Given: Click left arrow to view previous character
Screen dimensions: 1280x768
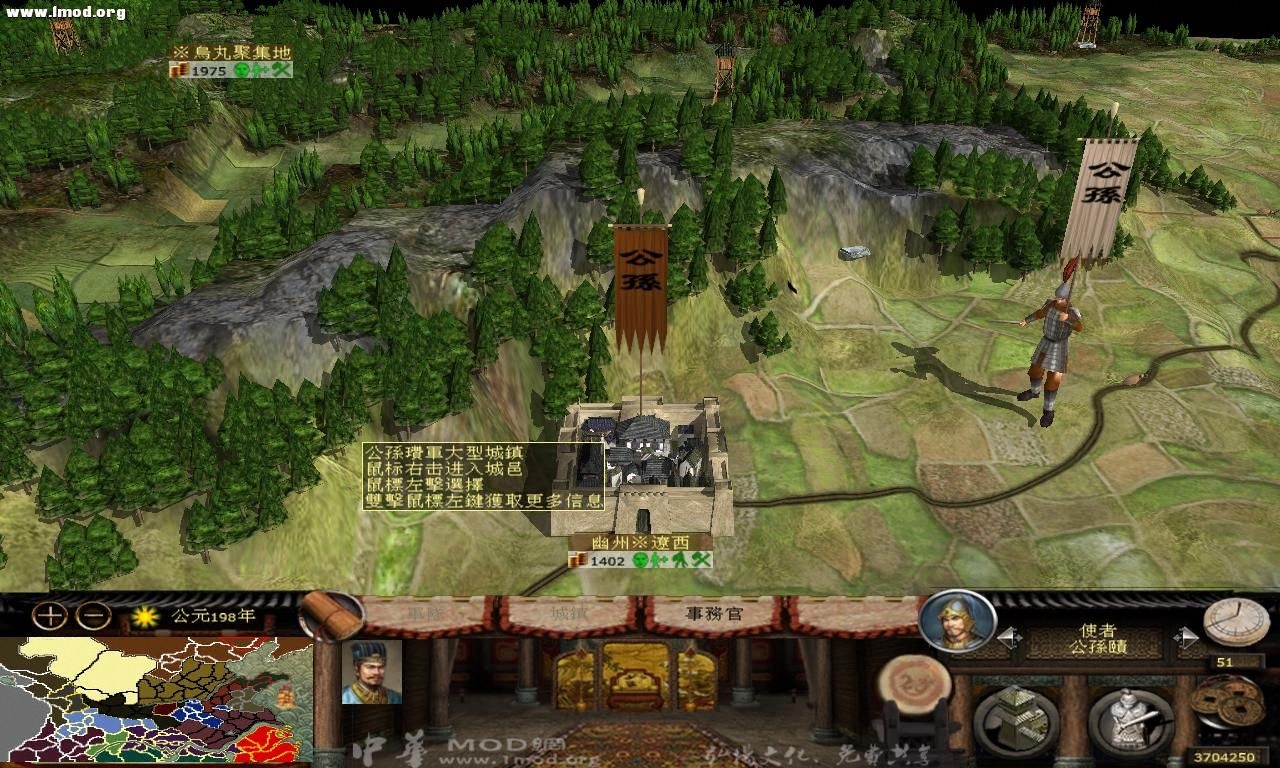Looking at the screenshot, I should pos(1005,638).
